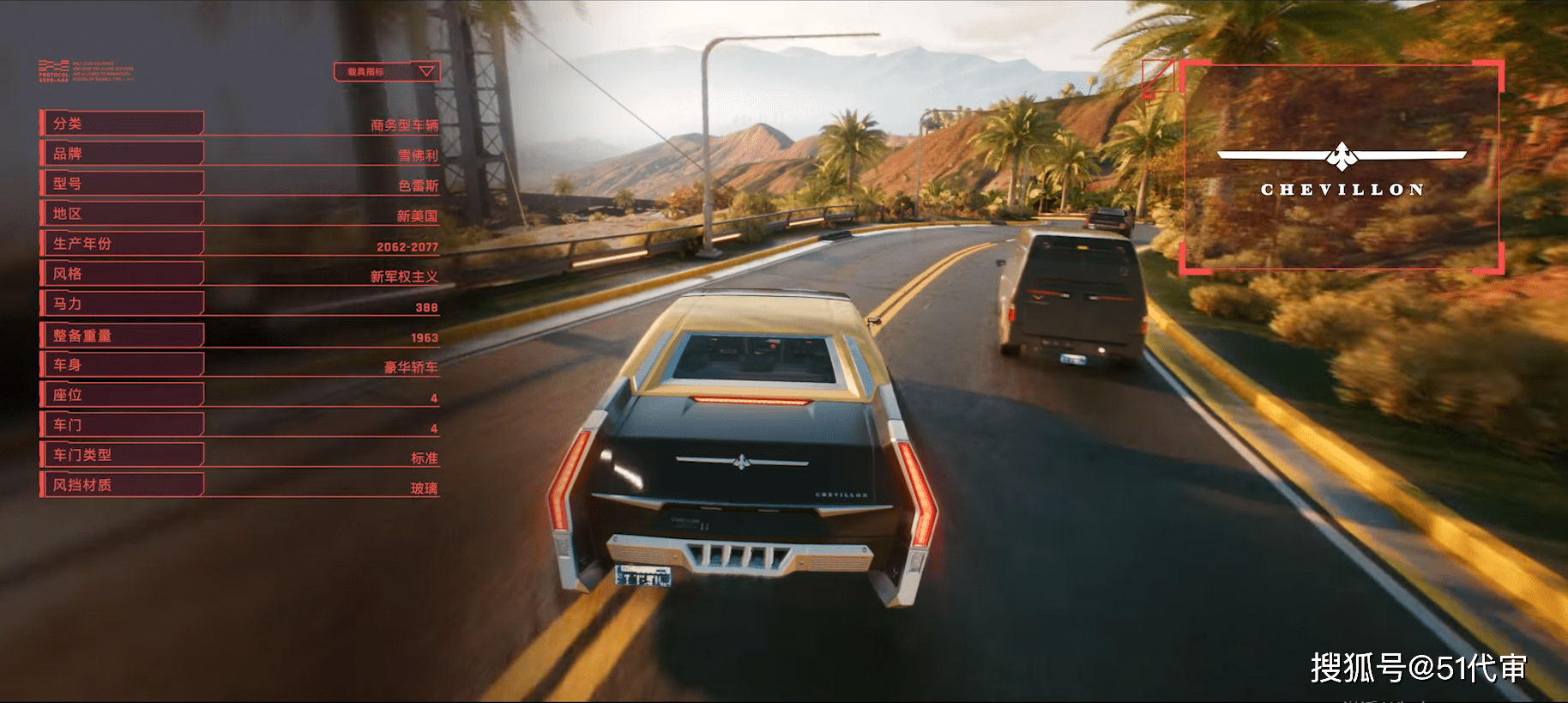Select the 车门类型 row
The width and height of the screenshot is (1568, 703).
122,455
